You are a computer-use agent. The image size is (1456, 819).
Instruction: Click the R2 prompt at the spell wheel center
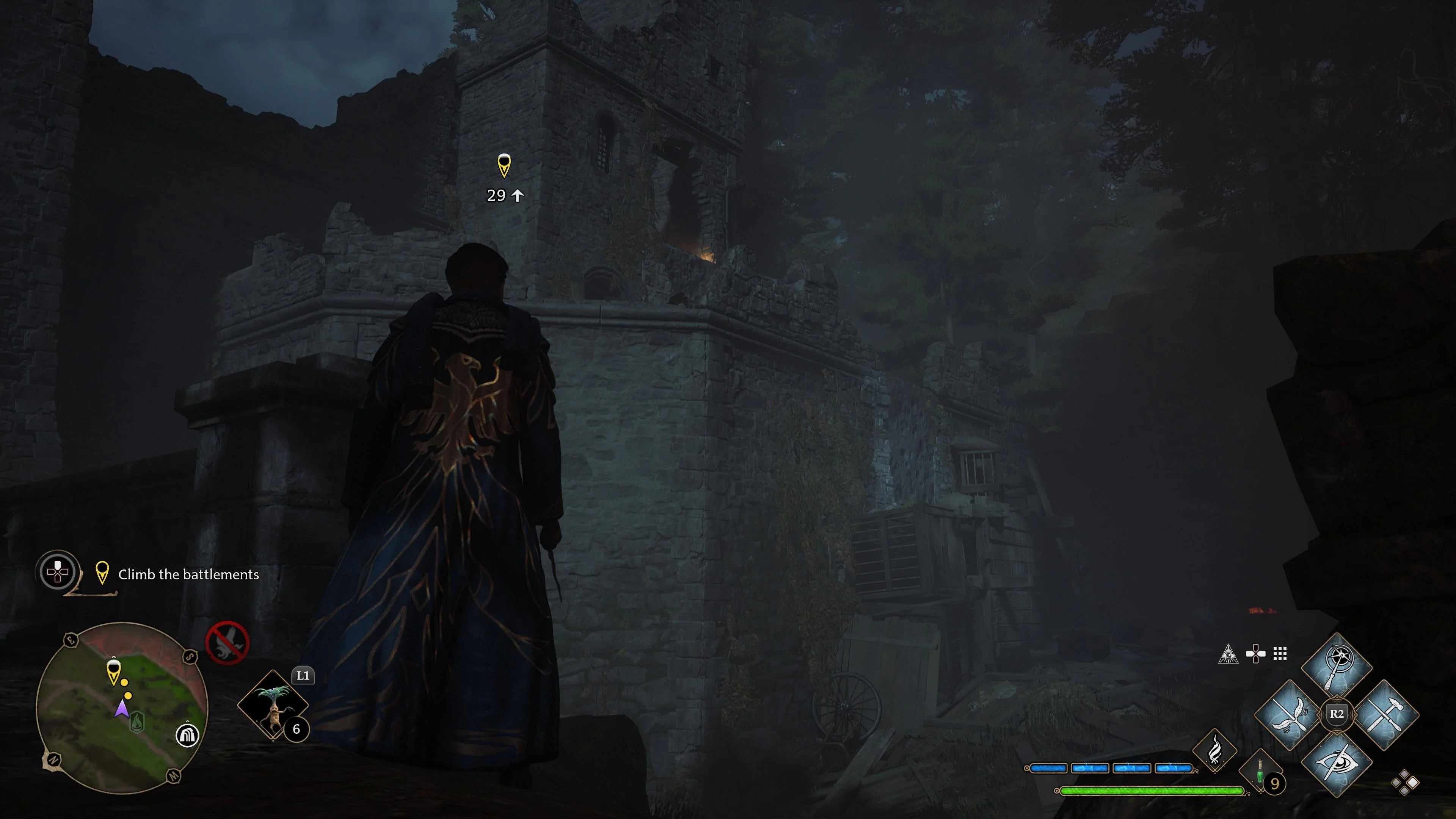pyautogui.click(x=1337, y=714)
